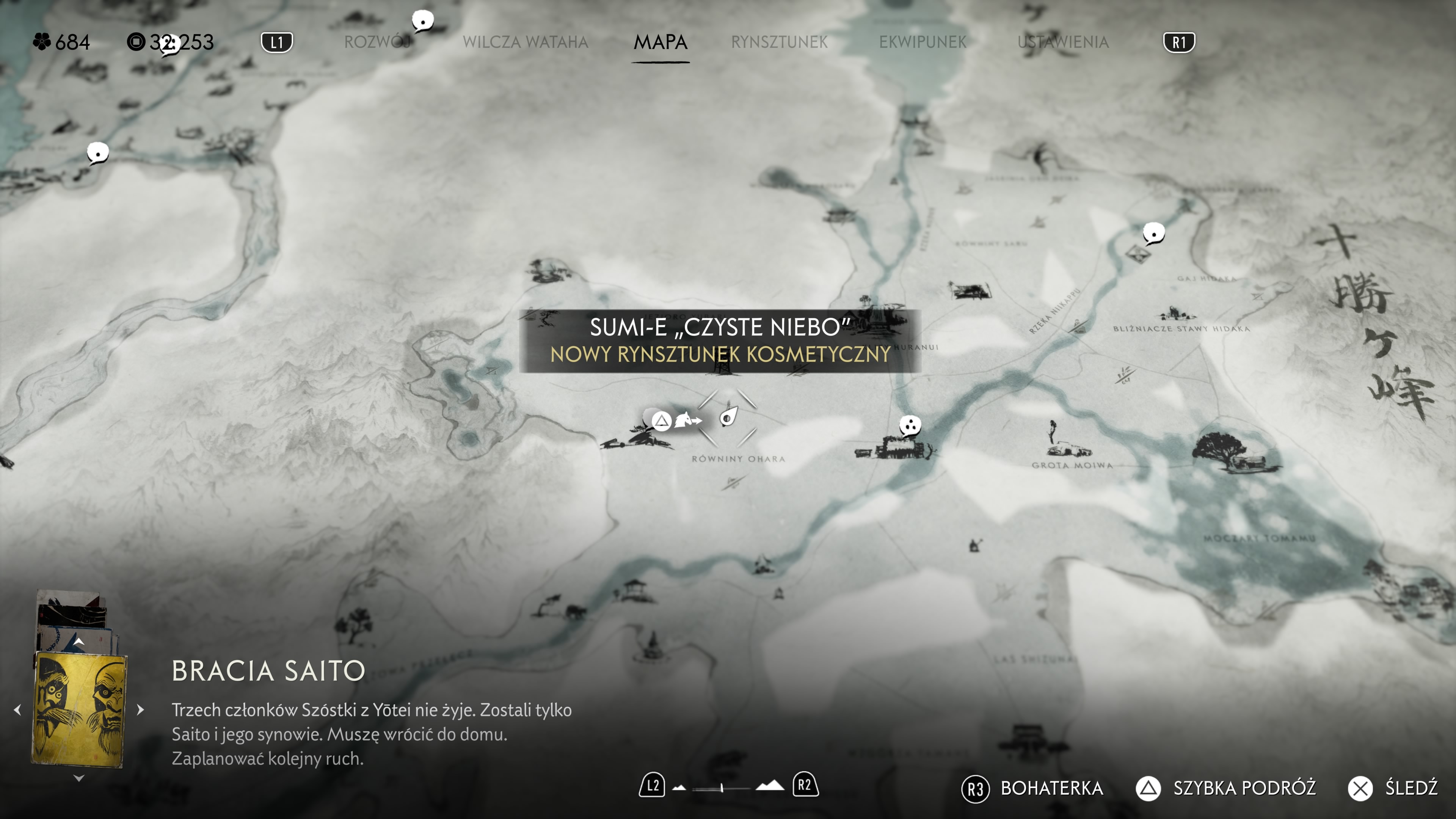This screenshot has width=1456, height=819.
Task: Click the triangle fast travel map marker
Action: 661,420
